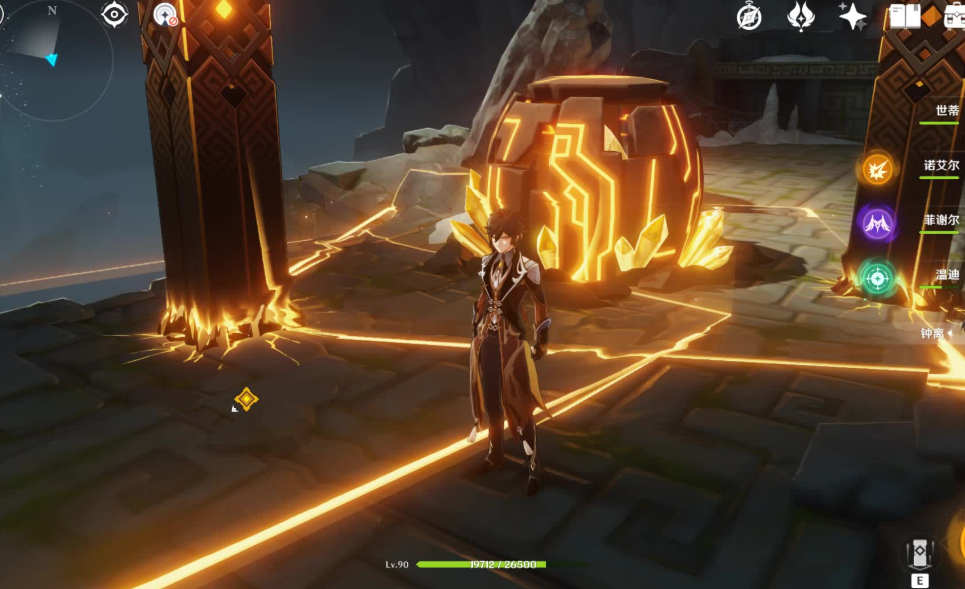Open the wish star icon

click(x=852, y=16)
